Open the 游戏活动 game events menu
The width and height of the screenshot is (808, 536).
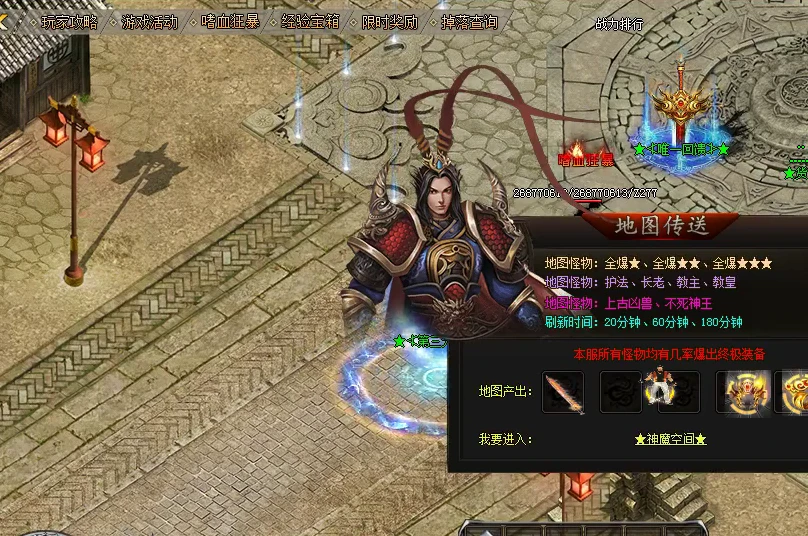[x=149, y=22]
